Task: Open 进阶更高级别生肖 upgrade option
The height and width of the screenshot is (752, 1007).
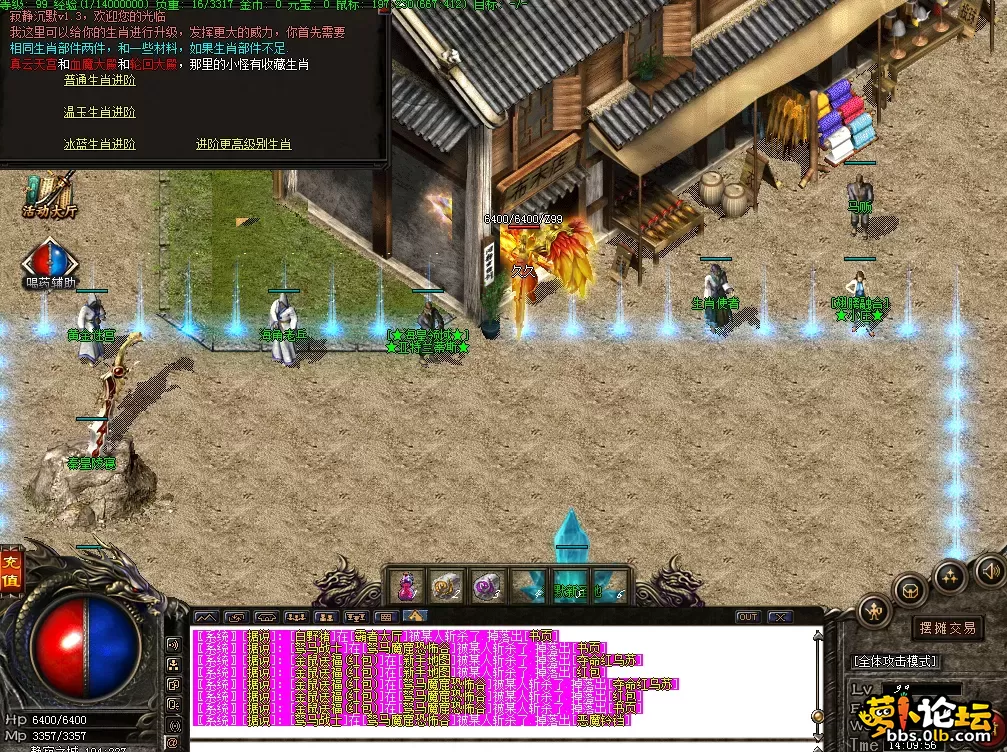Action: point(243,144)
